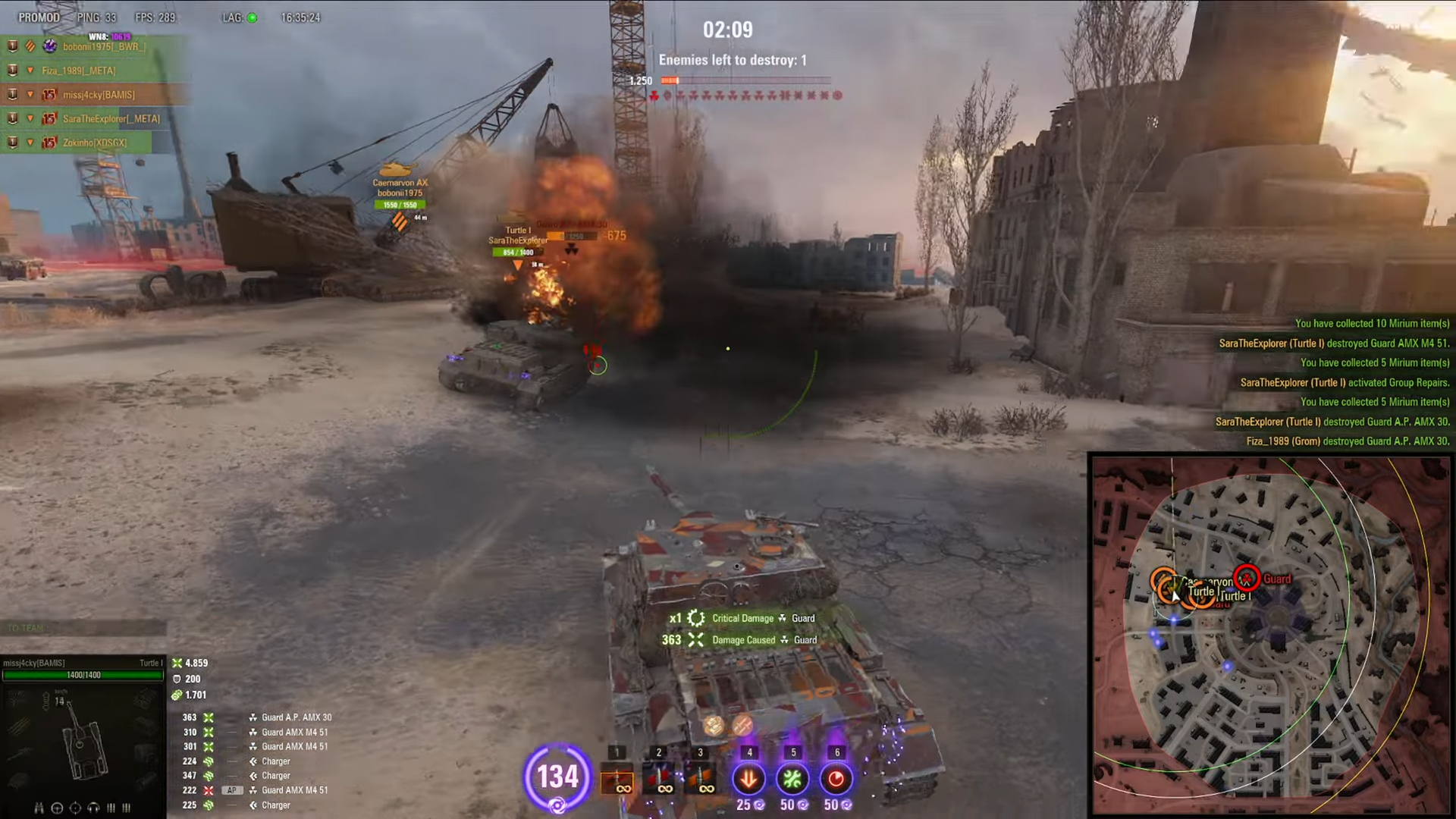The height and width of the screenshot is (819, 1456).
Task: Click the Mirium currency icon beside 1.701
Action: pyautogui.click(x=177, y=695)
